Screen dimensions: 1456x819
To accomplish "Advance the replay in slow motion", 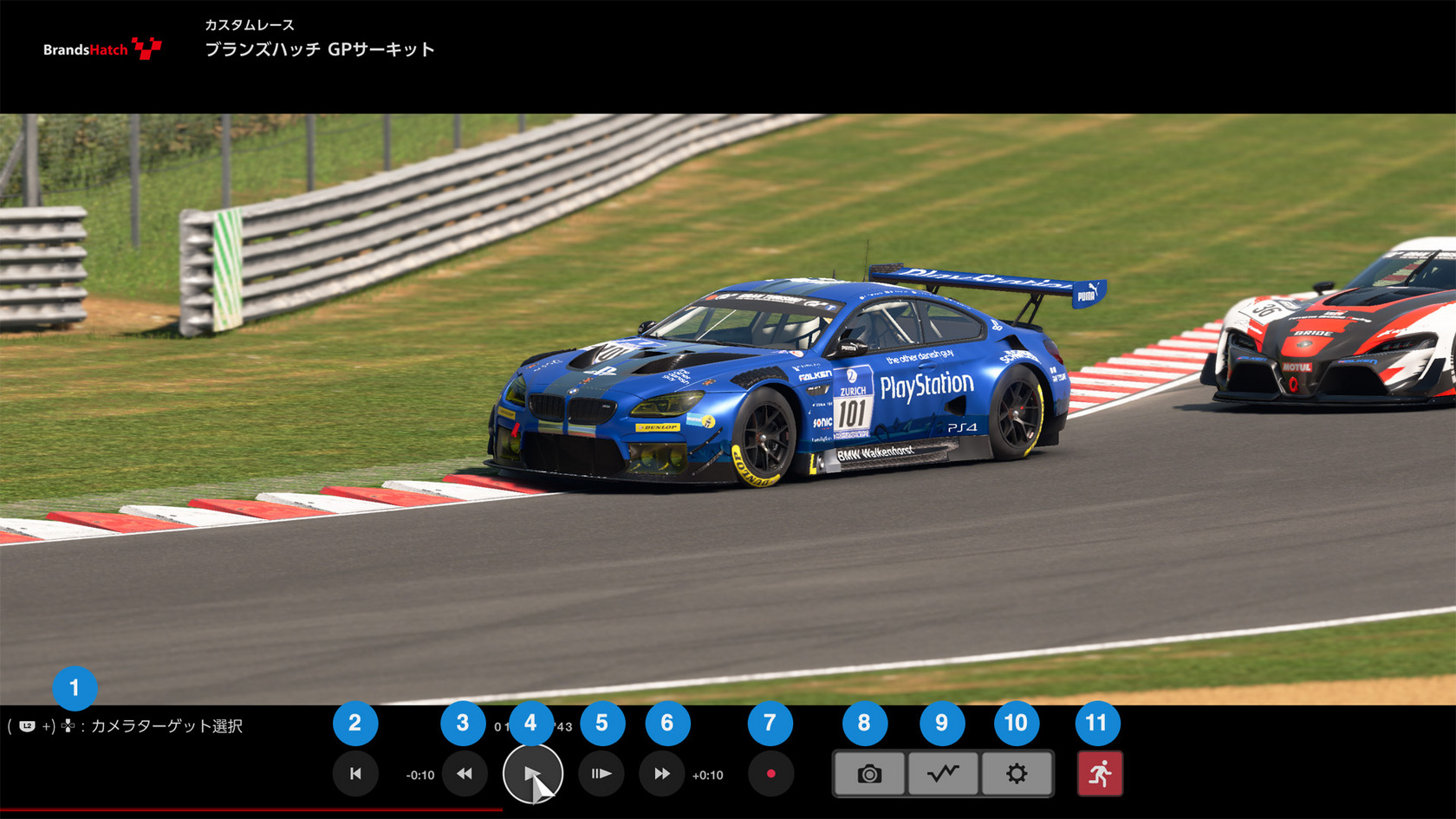I will point(601,774).
